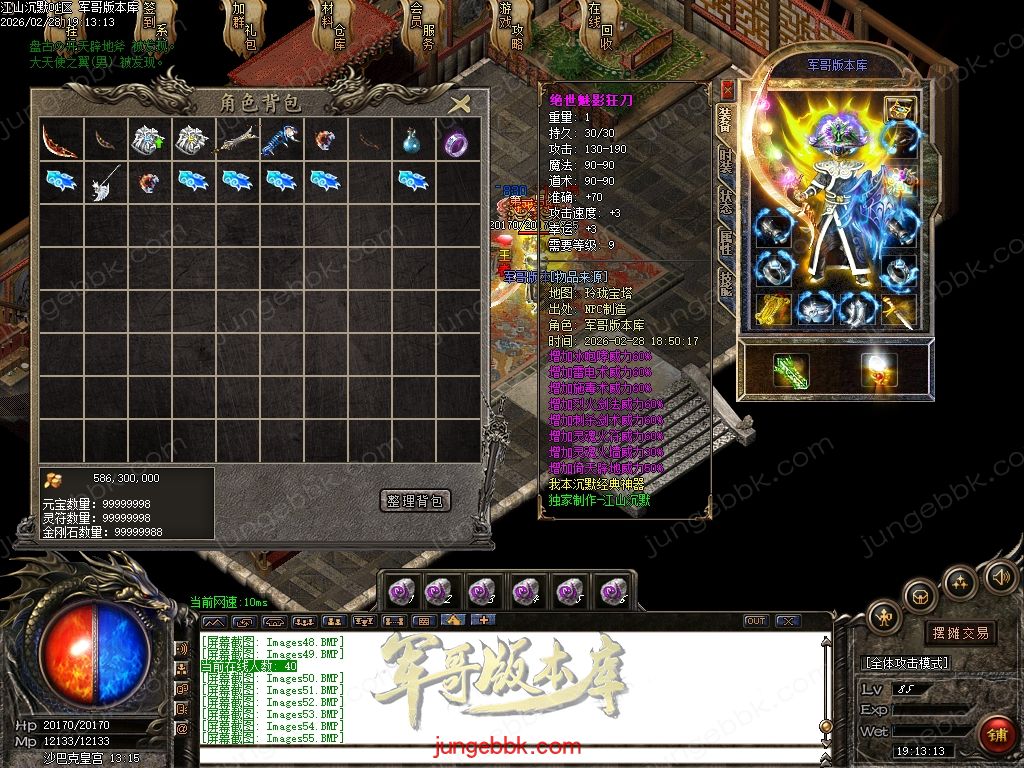Viewport: 1024px width, 768px height.
Task: Pick the red crescent blade item
Action: [x=59, y=142]
